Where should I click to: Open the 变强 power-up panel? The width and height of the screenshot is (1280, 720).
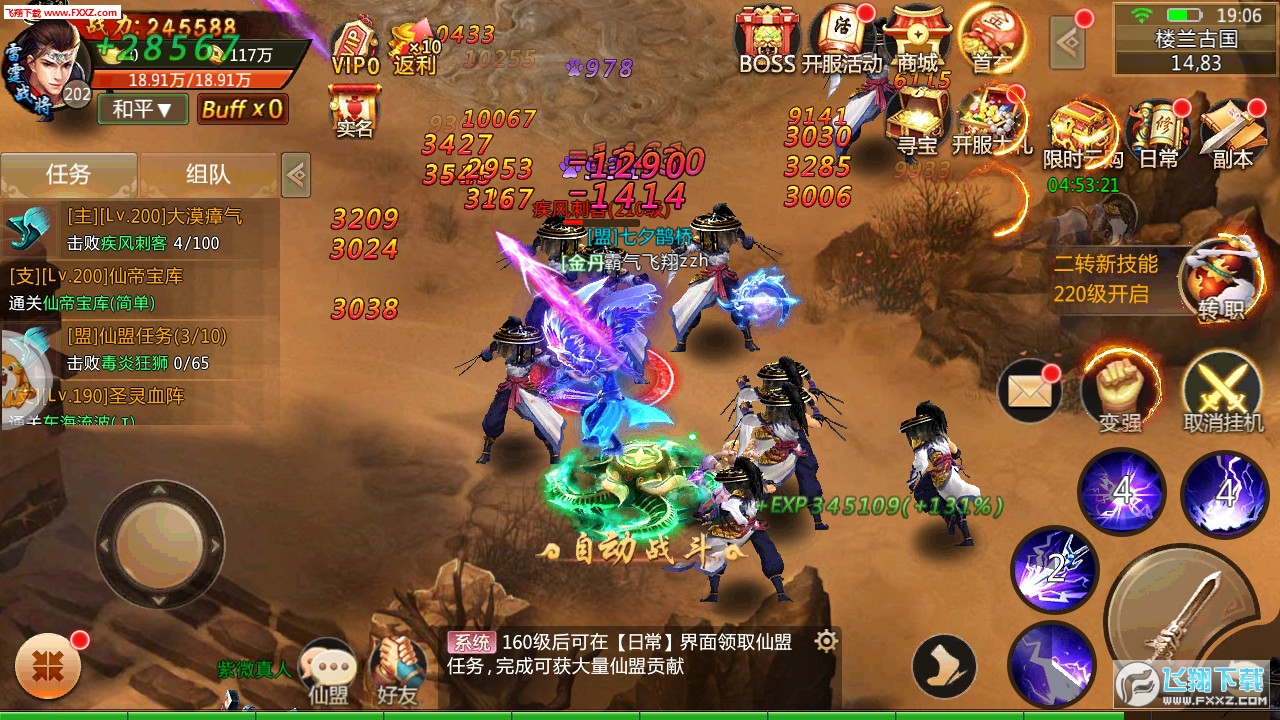(x=1119, y=390)
